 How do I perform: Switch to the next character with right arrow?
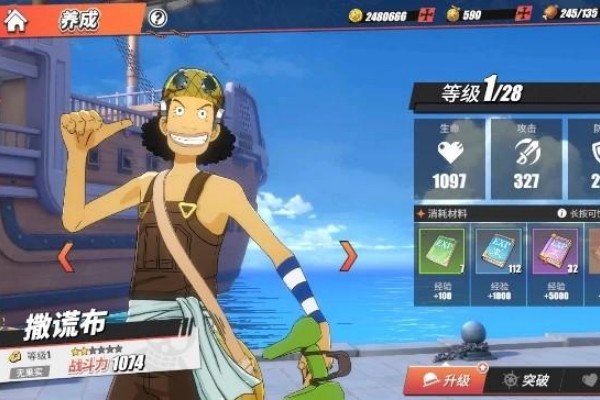(348, 256)
